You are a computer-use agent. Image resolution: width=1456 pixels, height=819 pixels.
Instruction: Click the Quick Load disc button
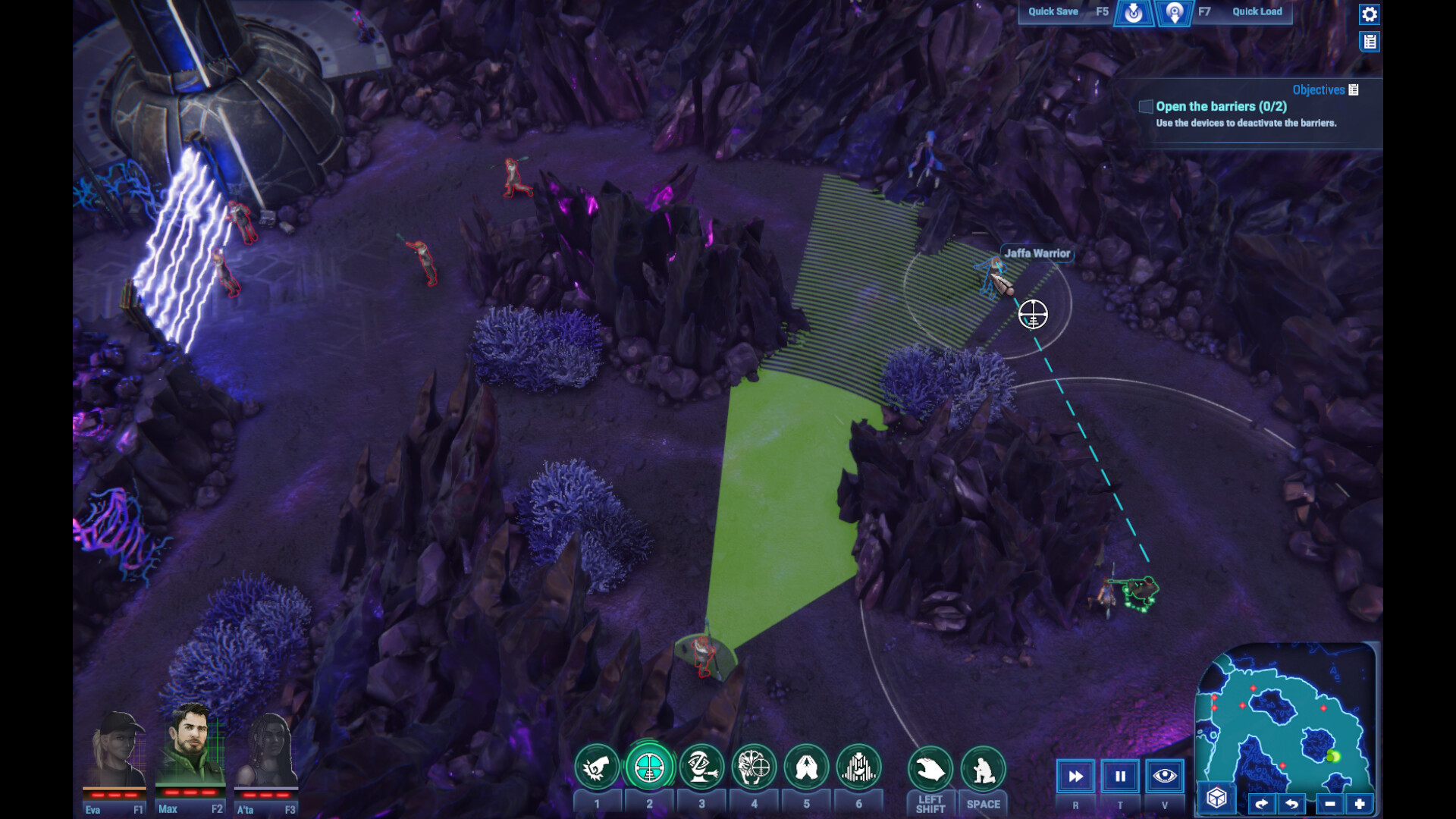1174,13
